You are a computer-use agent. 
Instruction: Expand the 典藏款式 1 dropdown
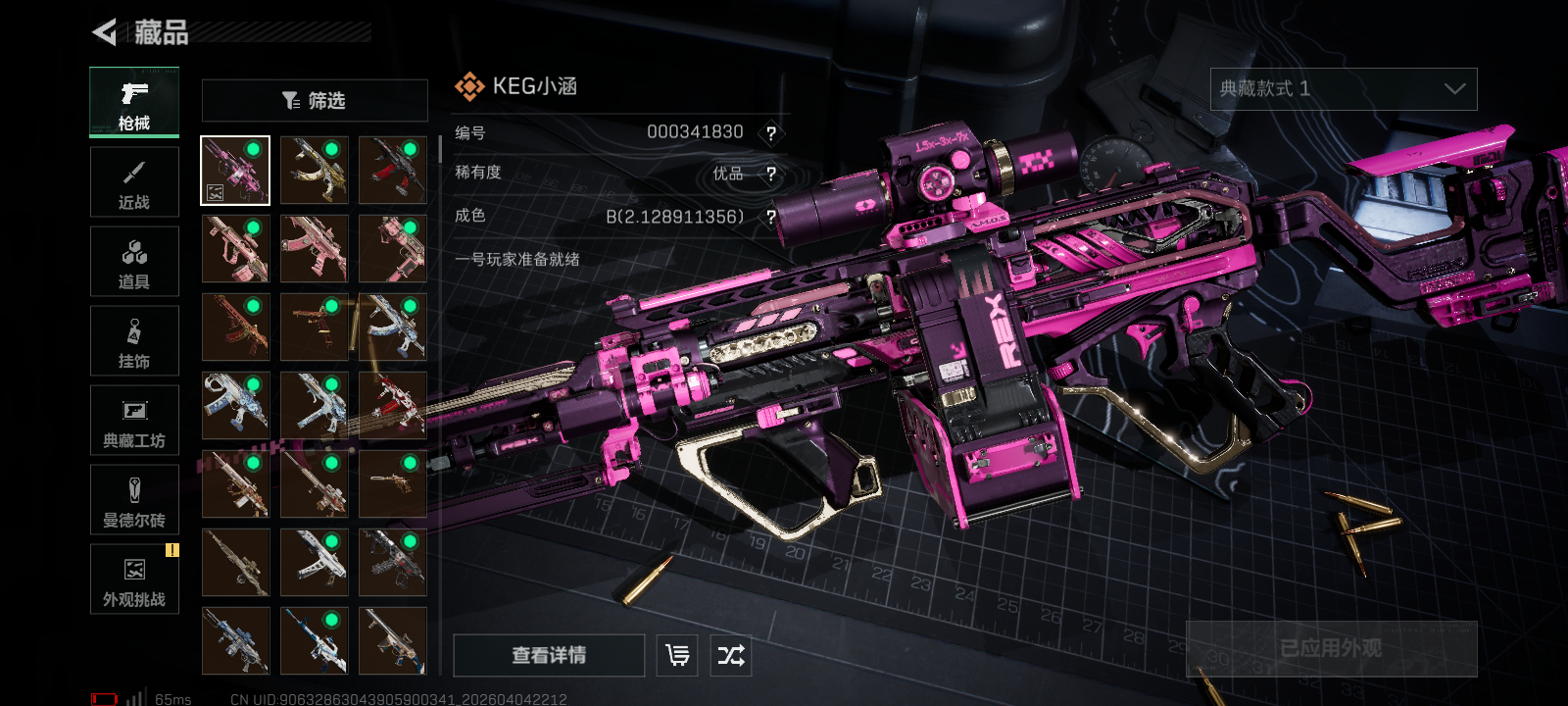[1343, 89]
